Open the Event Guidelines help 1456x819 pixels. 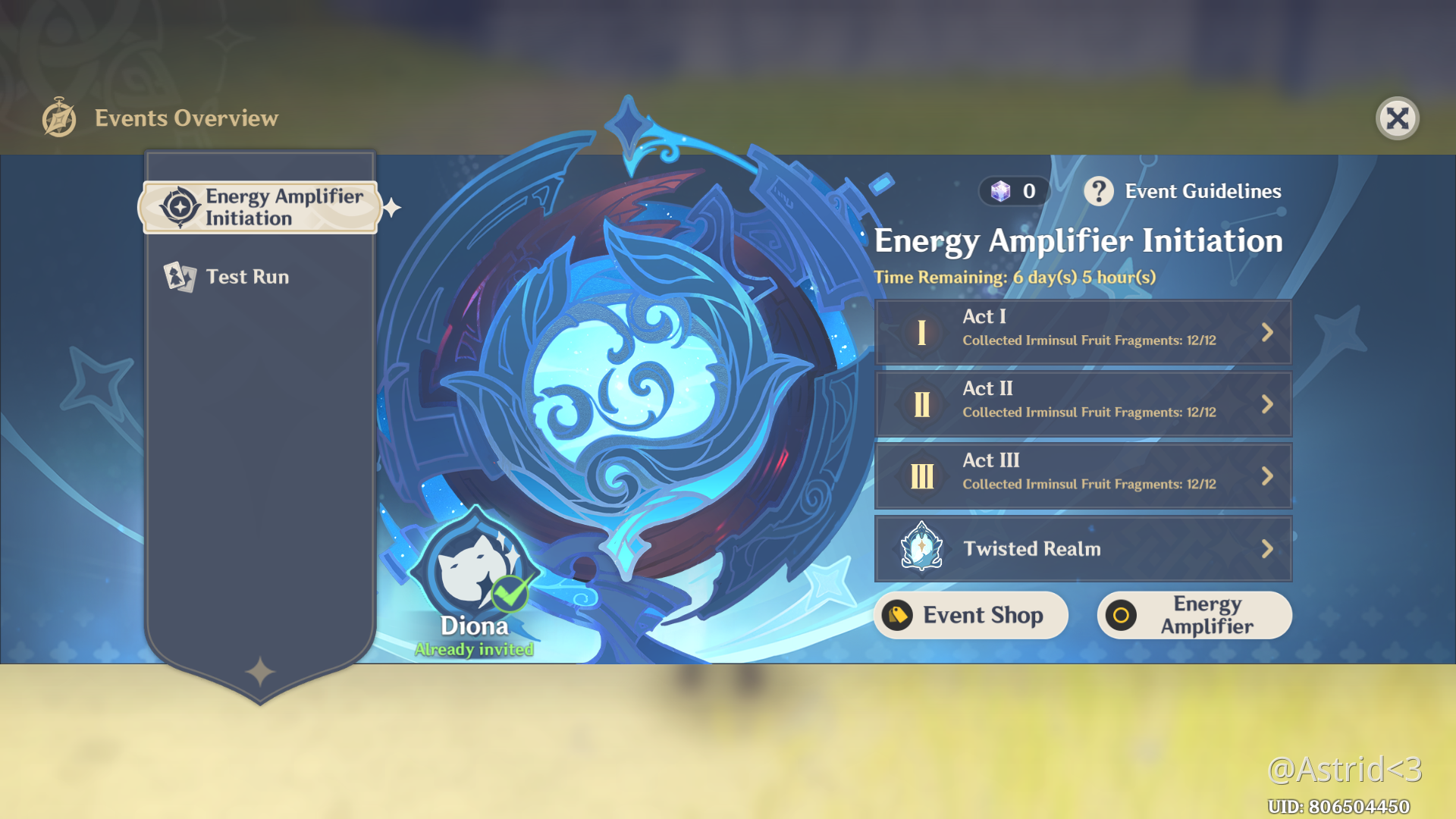click(x=1183, y=191)
